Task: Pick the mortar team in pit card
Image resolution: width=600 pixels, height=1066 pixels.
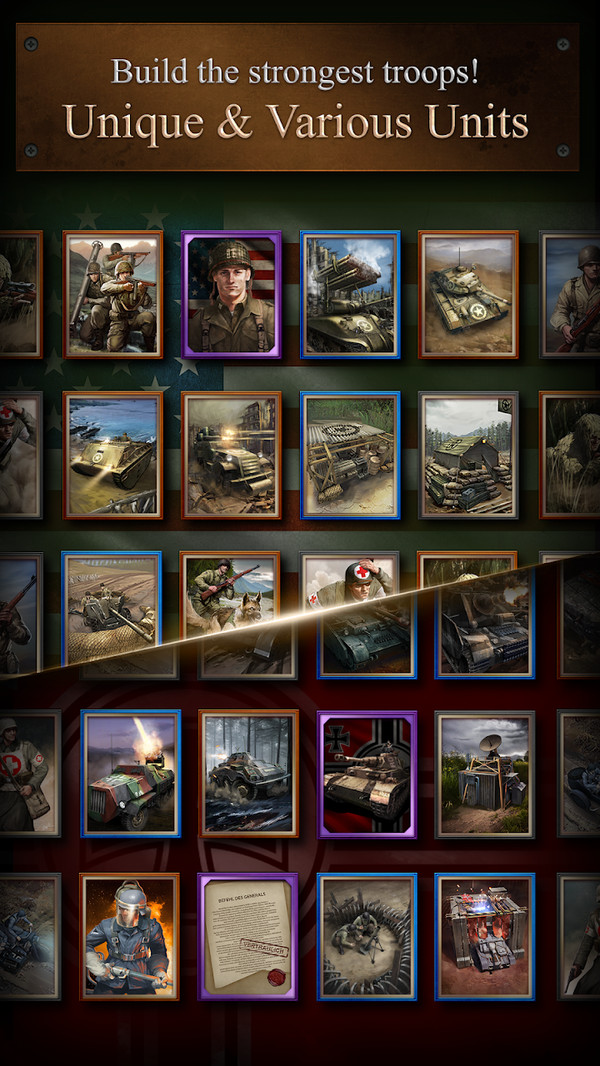Action: click(x=367, y=936)
